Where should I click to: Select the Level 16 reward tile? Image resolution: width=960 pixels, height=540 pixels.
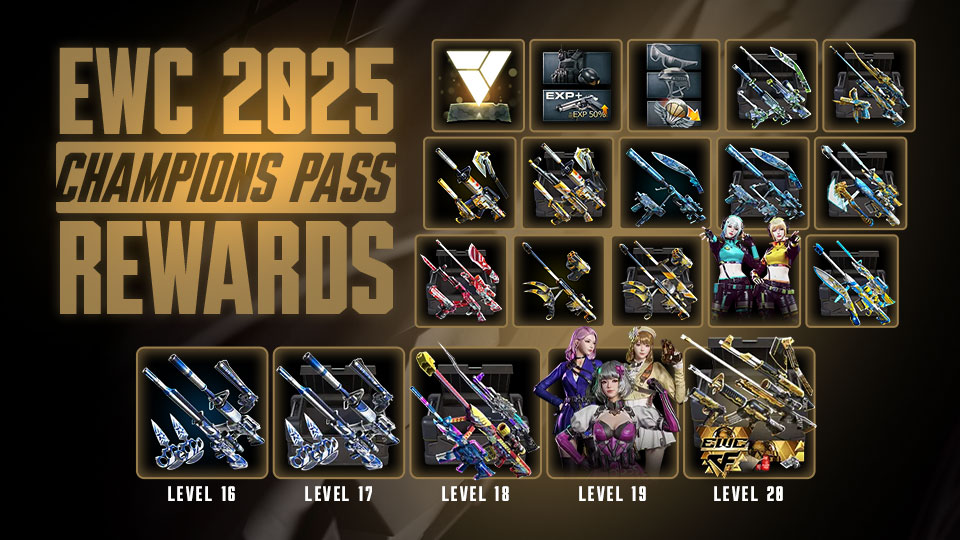201,412
